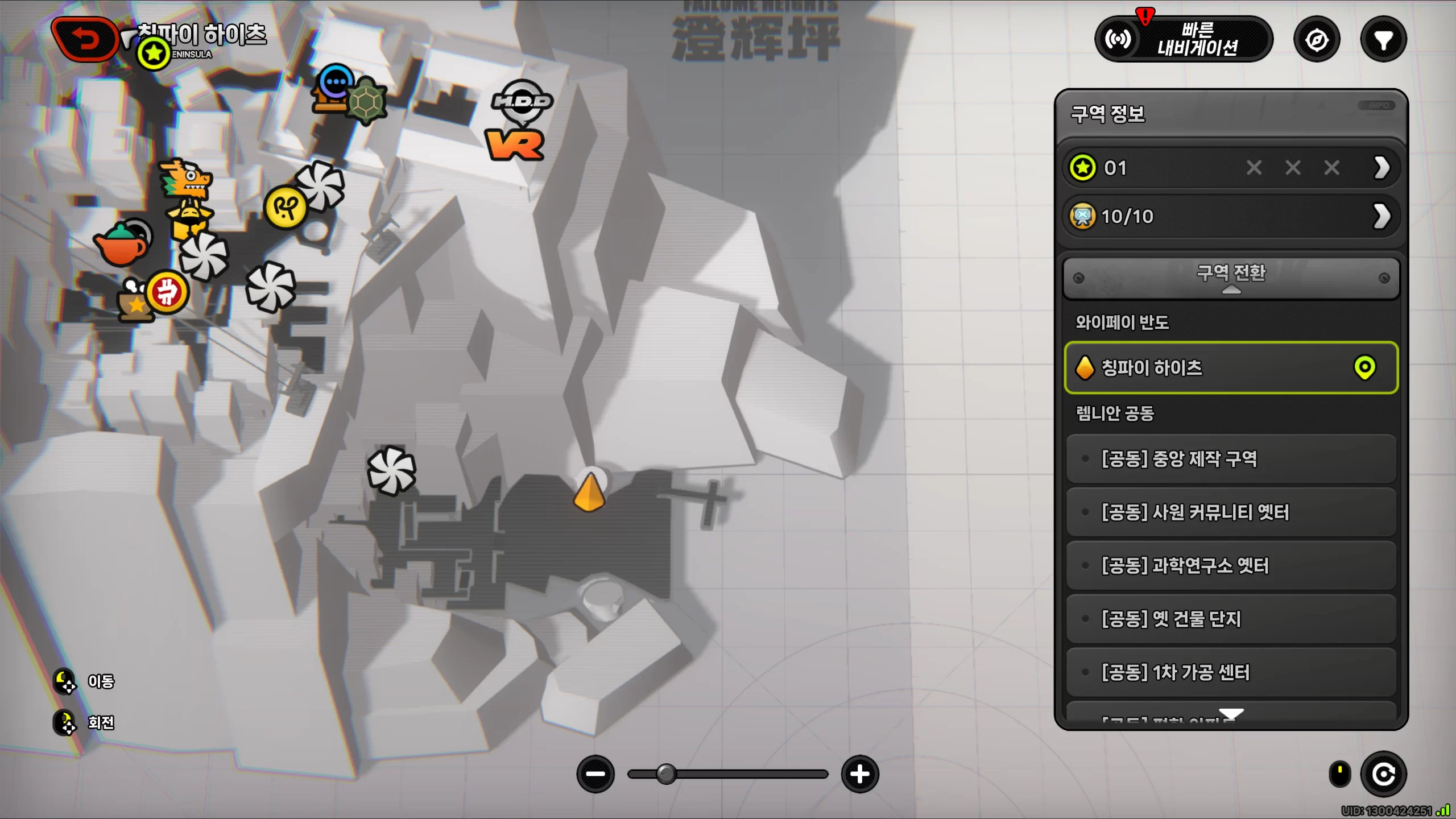
Task: Expand the 01 star rating row
Action: point(1381,168)
